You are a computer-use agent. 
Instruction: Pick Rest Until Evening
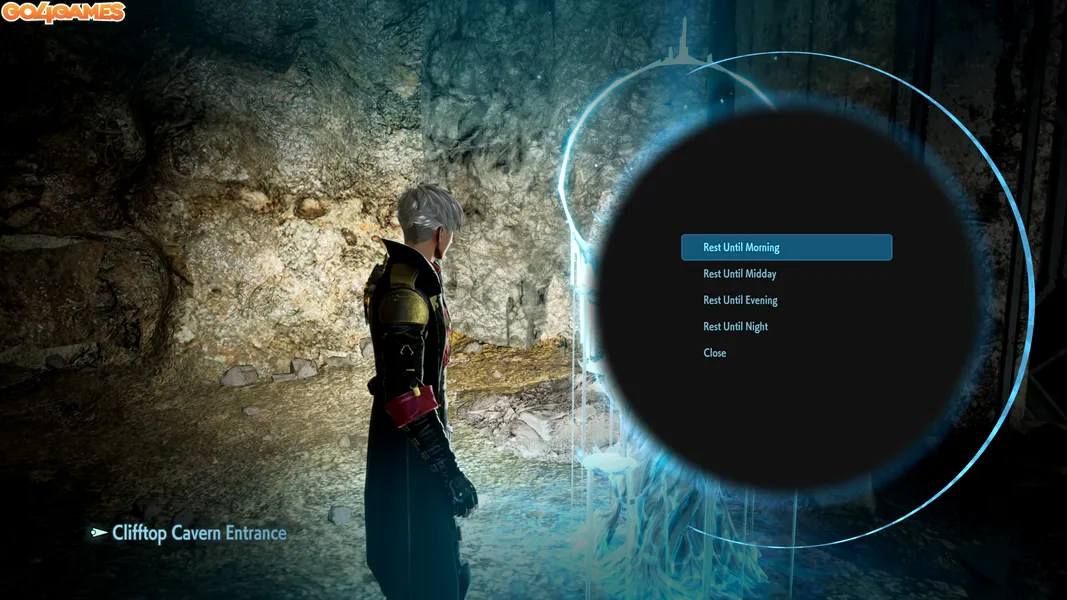click(x=740, y=300)
